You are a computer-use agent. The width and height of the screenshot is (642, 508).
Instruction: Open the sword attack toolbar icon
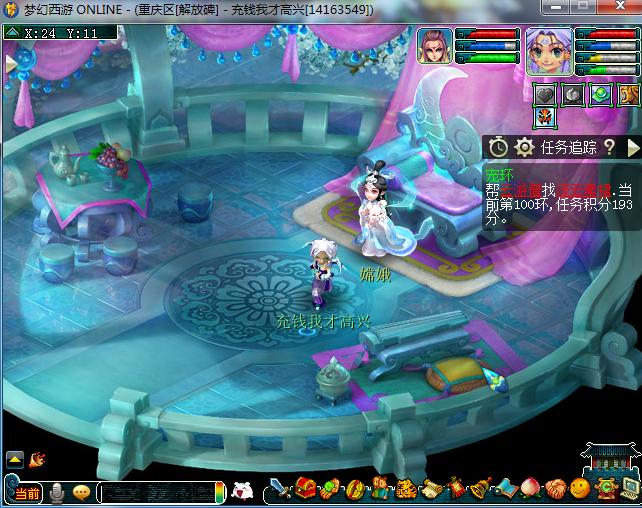(x=281, y=489)
